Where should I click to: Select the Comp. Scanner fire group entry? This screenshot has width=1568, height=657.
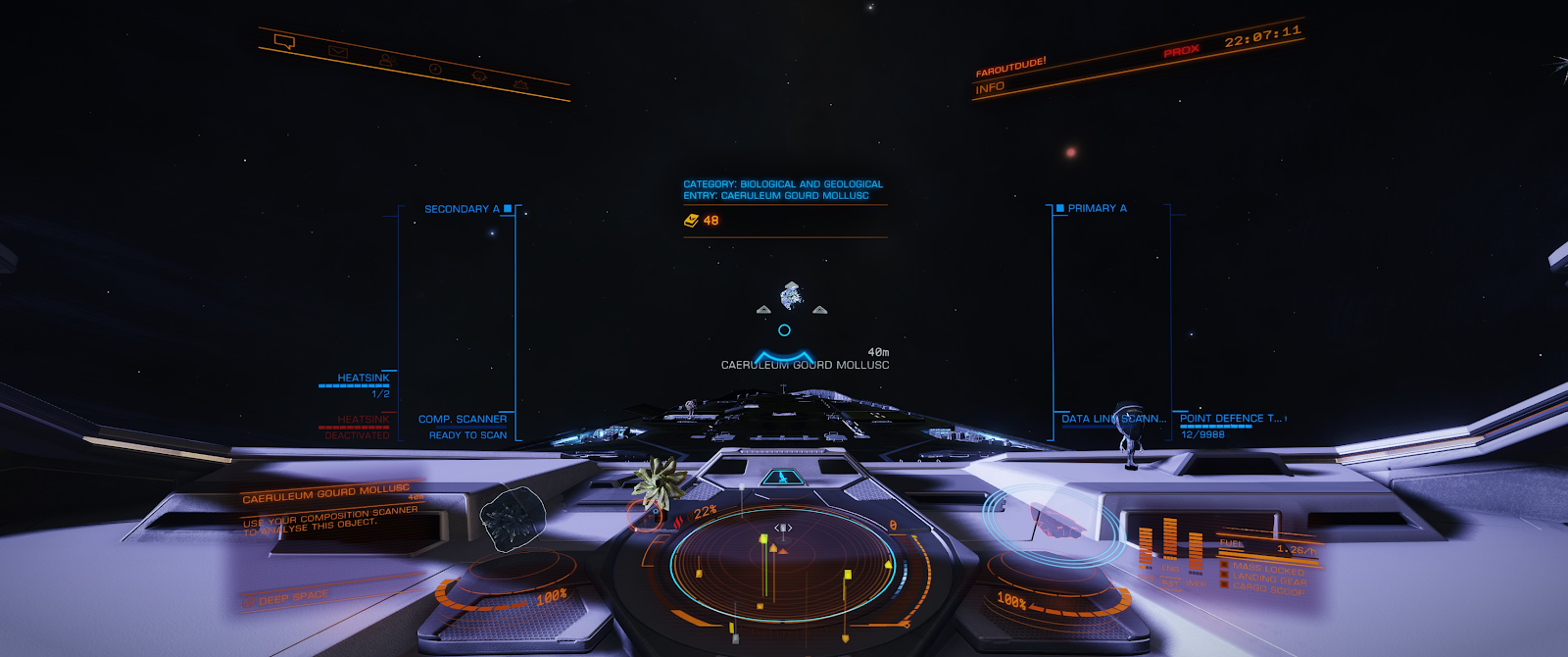(463, 420)
